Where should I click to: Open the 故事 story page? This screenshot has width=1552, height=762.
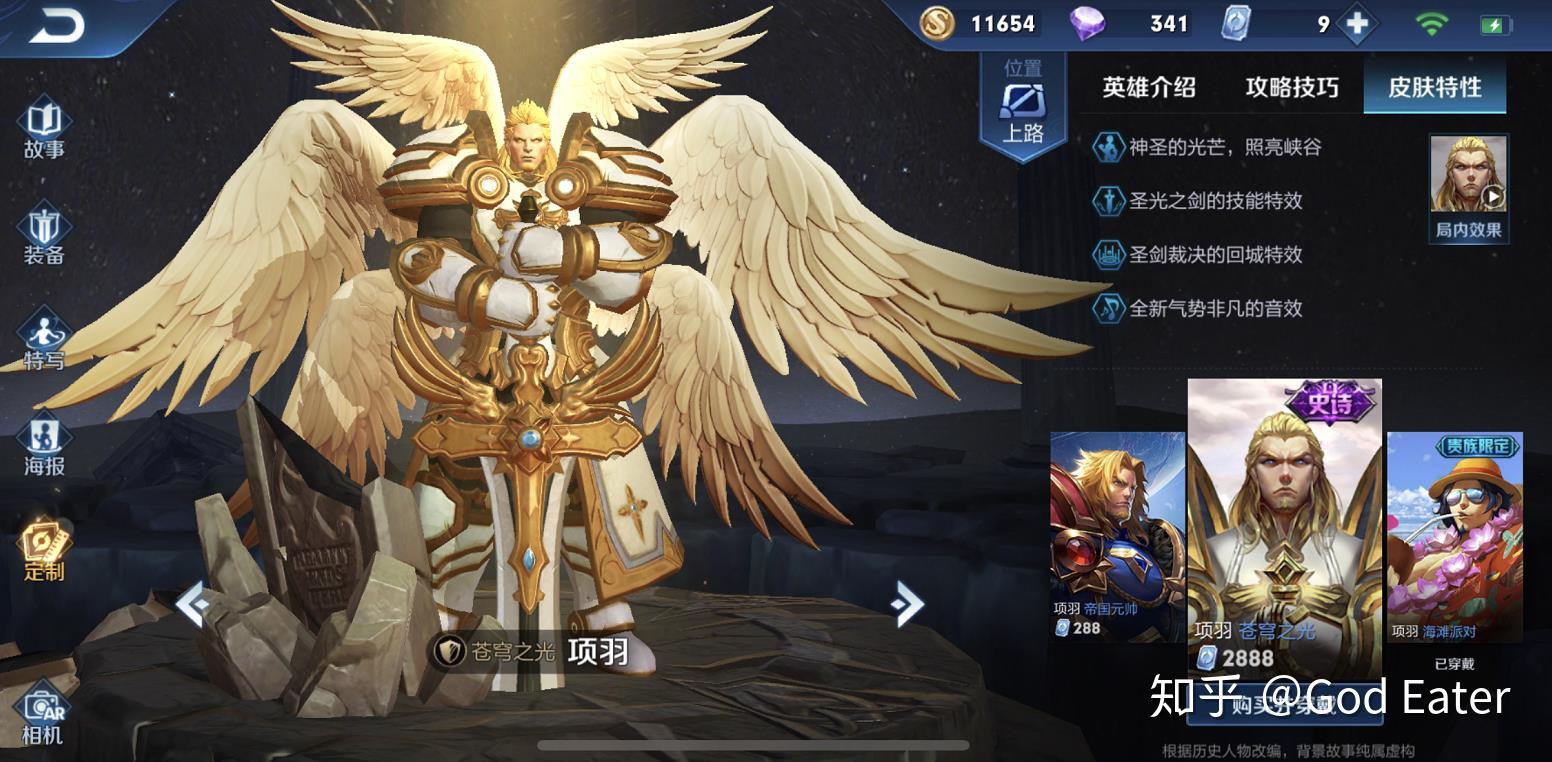click(x=44, y=130)
